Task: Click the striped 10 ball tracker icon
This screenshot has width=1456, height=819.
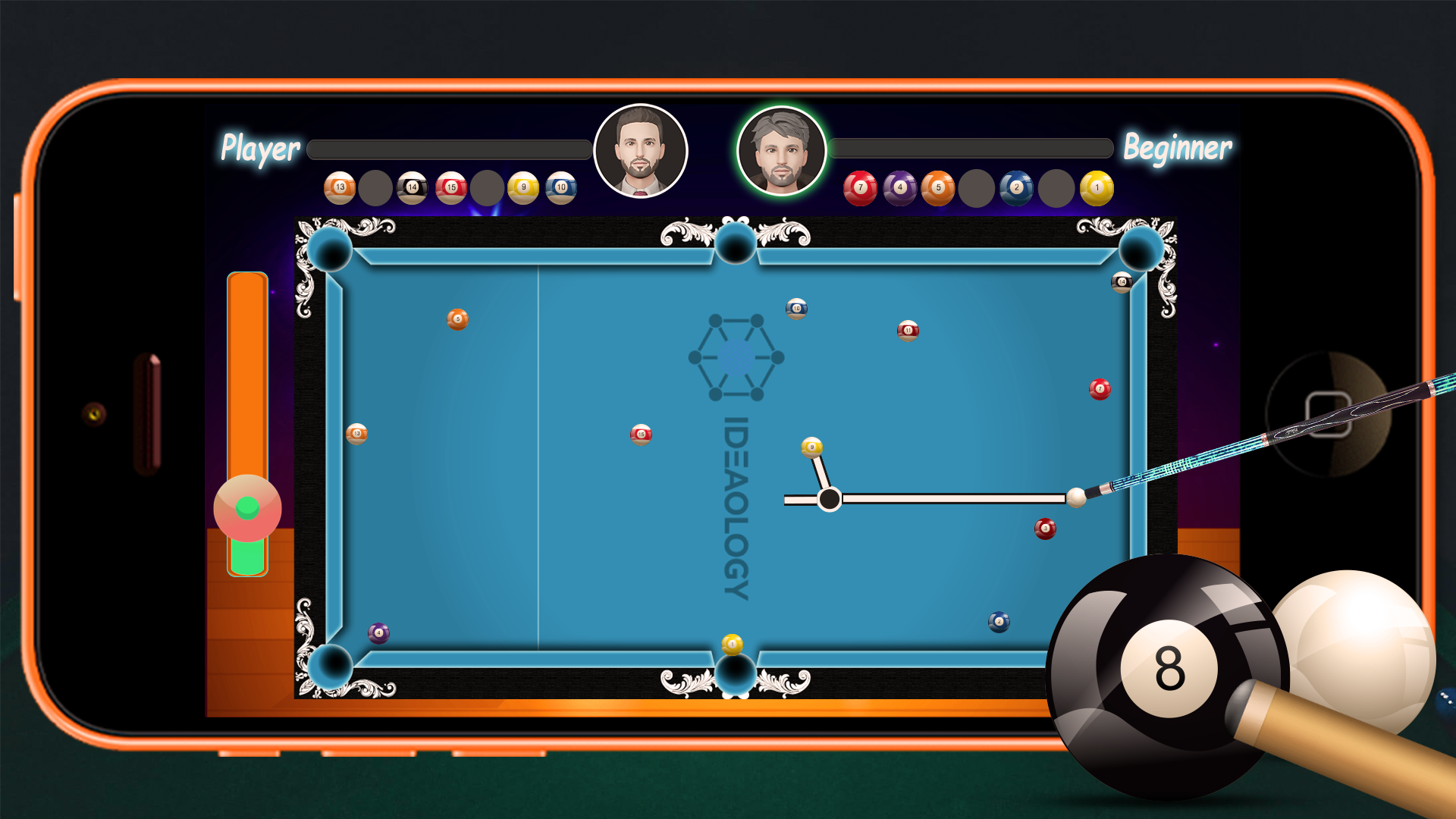Action: pyautogui.click(x=561, y=186)
